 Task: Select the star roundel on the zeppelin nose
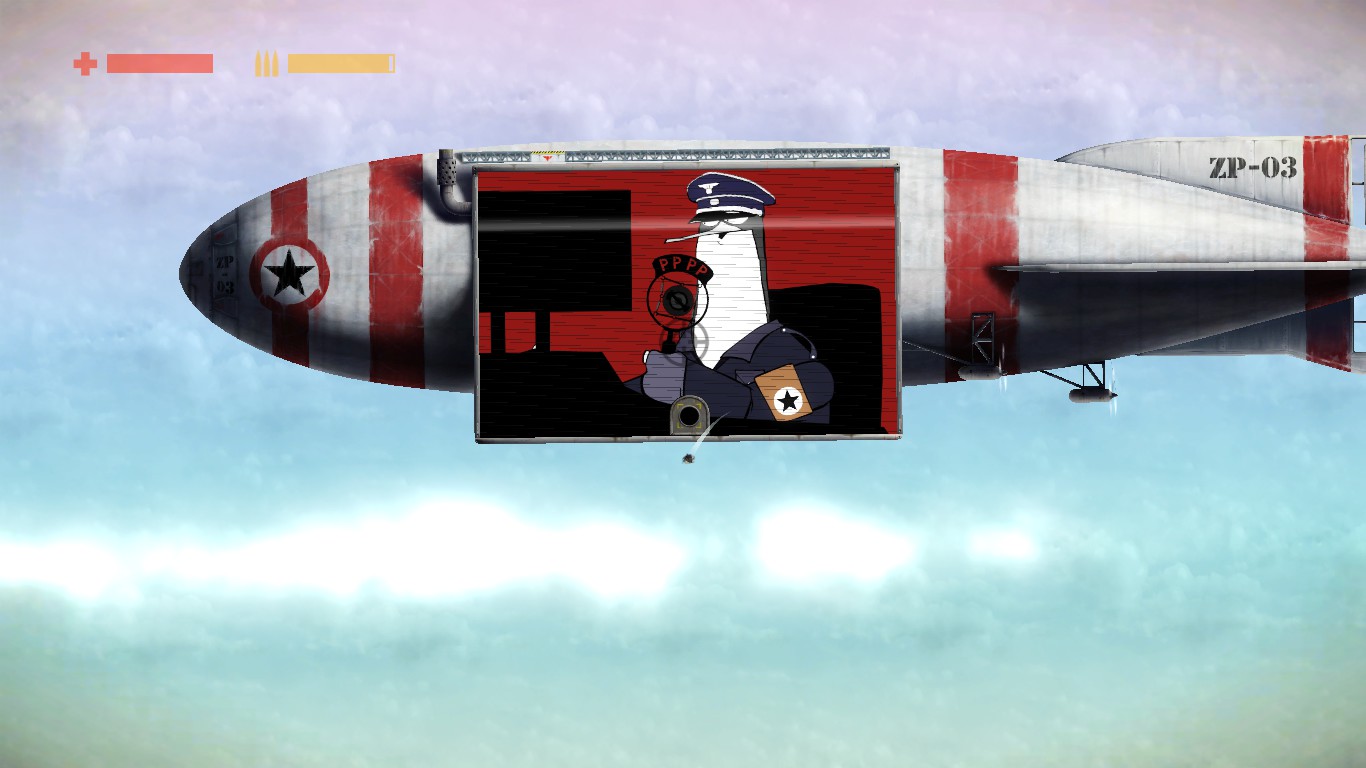287,270
